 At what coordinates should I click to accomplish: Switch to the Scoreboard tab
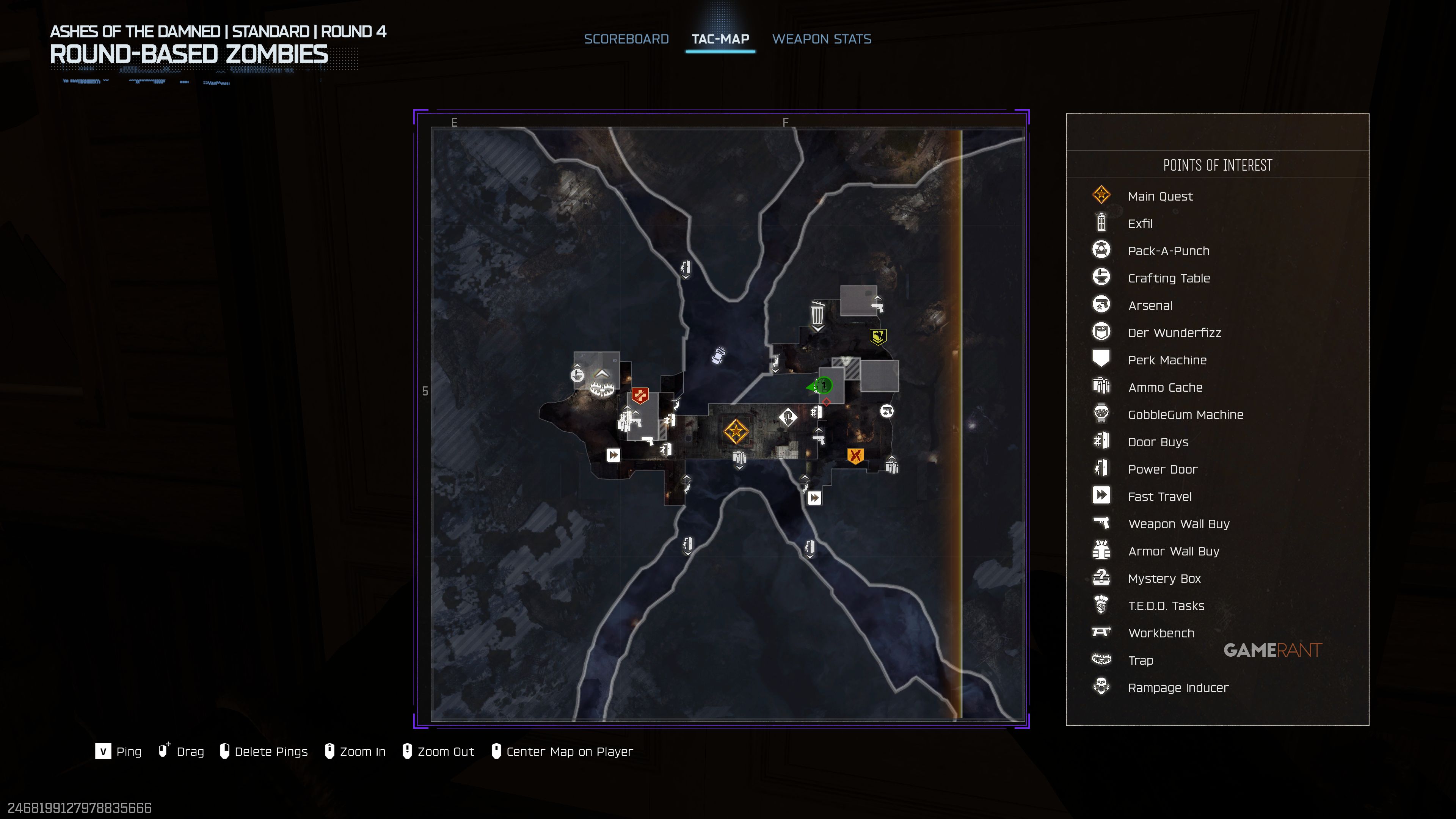point(626,39)
